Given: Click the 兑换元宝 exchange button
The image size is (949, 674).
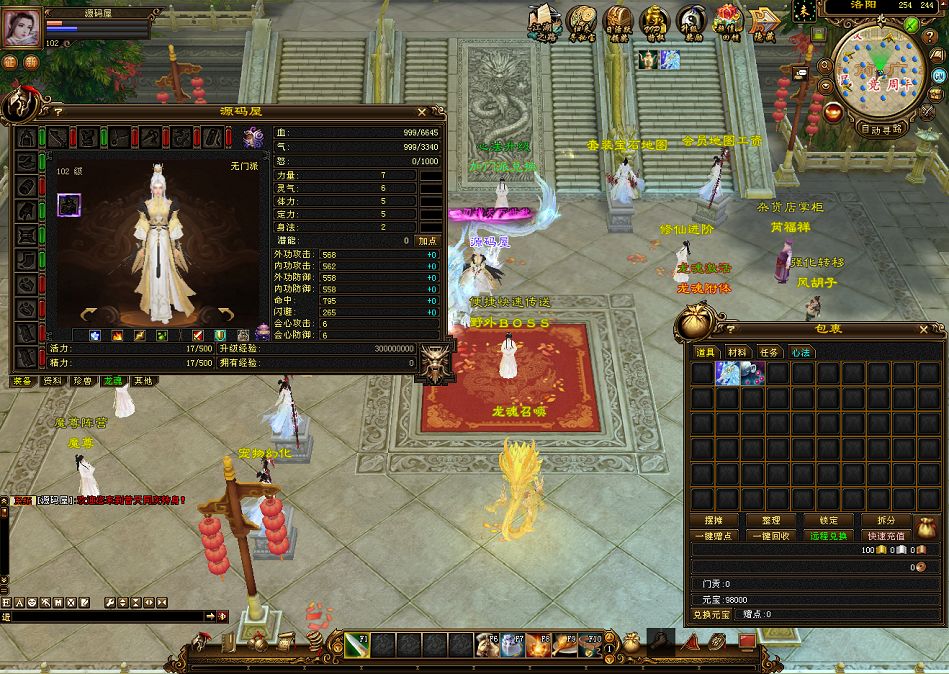Looking at the screenshot, I should coord(711,614).
